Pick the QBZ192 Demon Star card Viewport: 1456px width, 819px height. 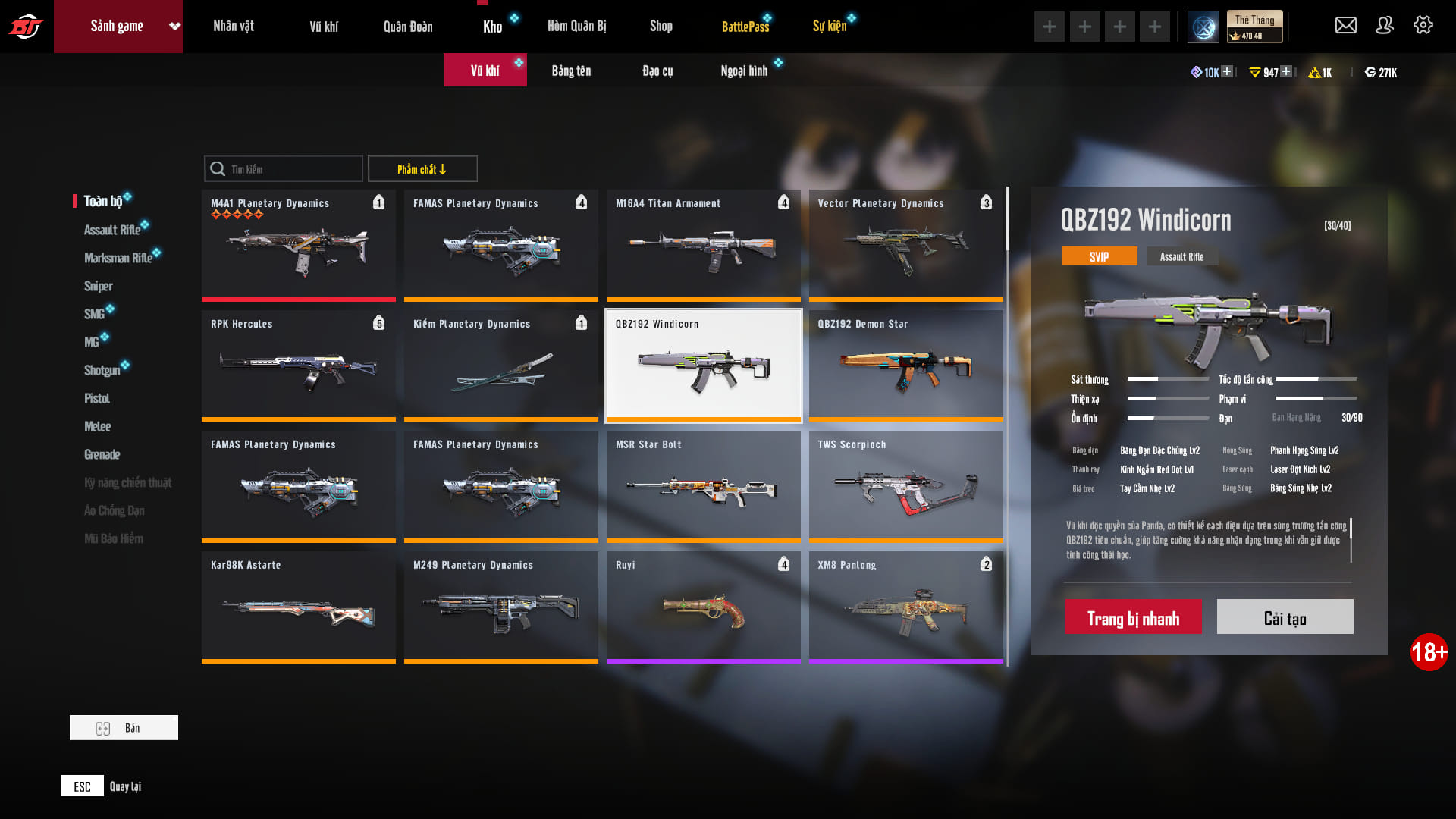pos(905,366)
